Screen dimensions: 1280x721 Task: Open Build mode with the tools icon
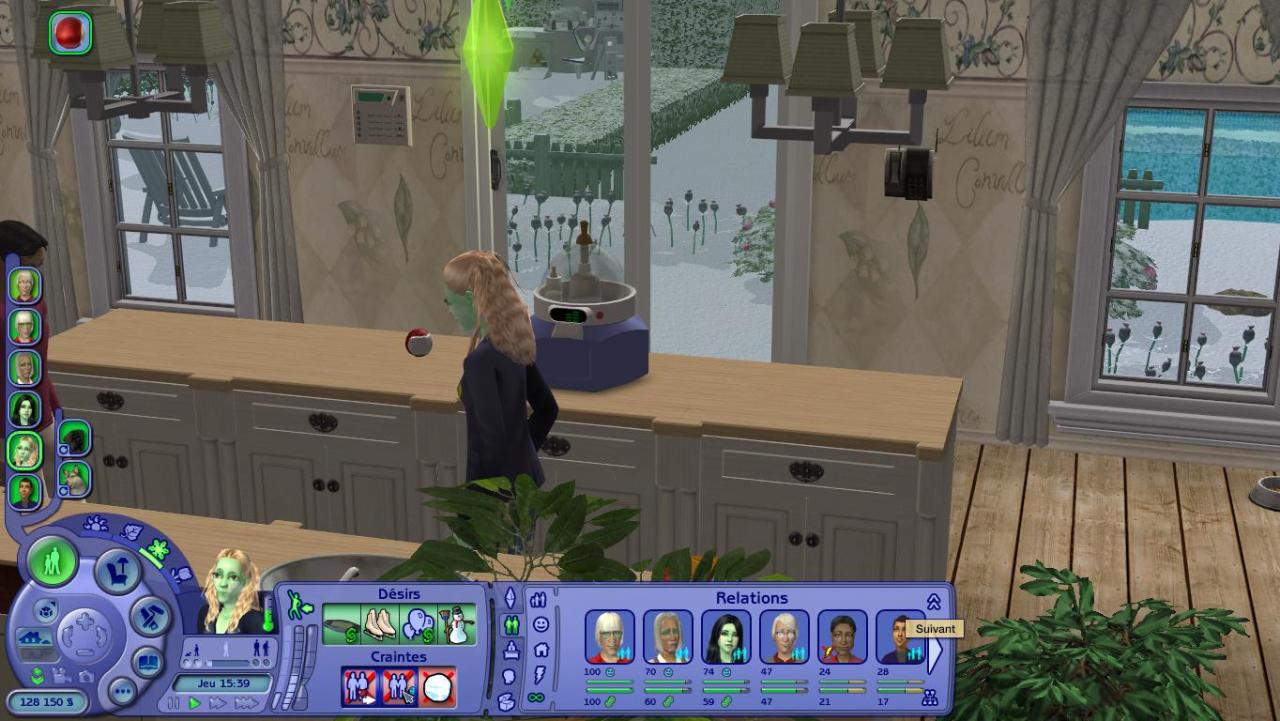[151, 616]
